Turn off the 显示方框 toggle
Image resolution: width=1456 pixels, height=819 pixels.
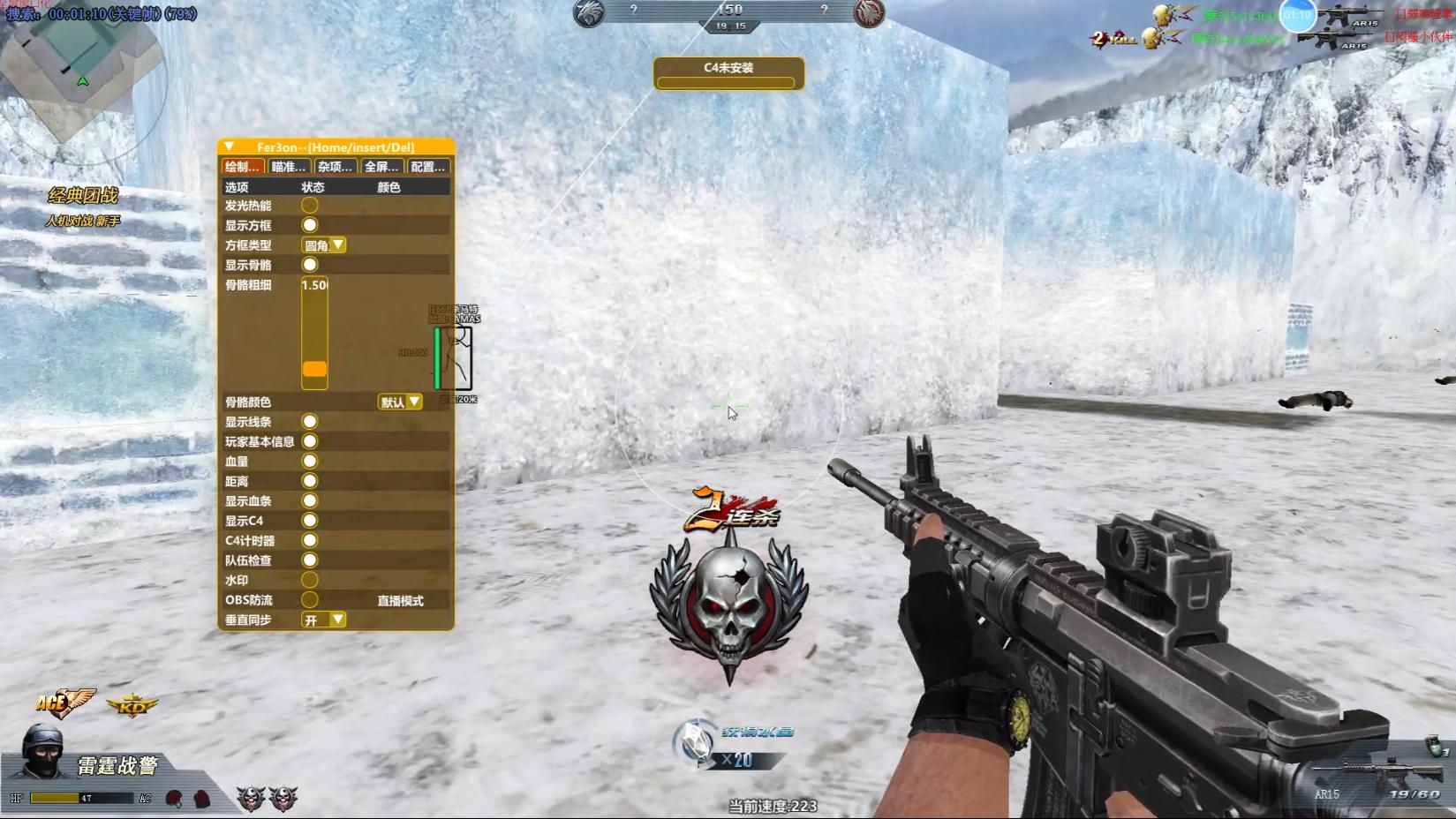pos(310,225)
